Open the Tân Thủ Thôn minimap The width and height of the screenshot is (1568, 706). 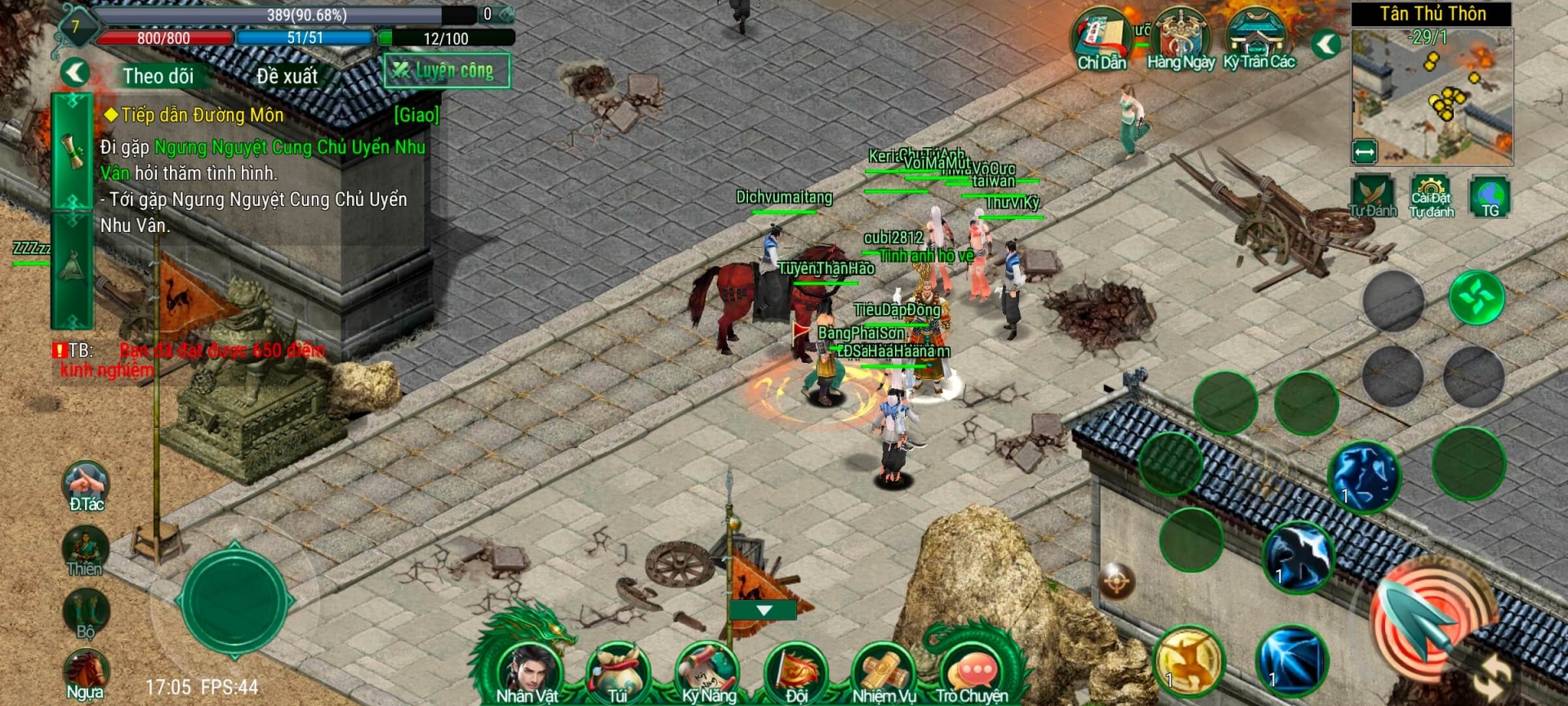[1432, 96]
